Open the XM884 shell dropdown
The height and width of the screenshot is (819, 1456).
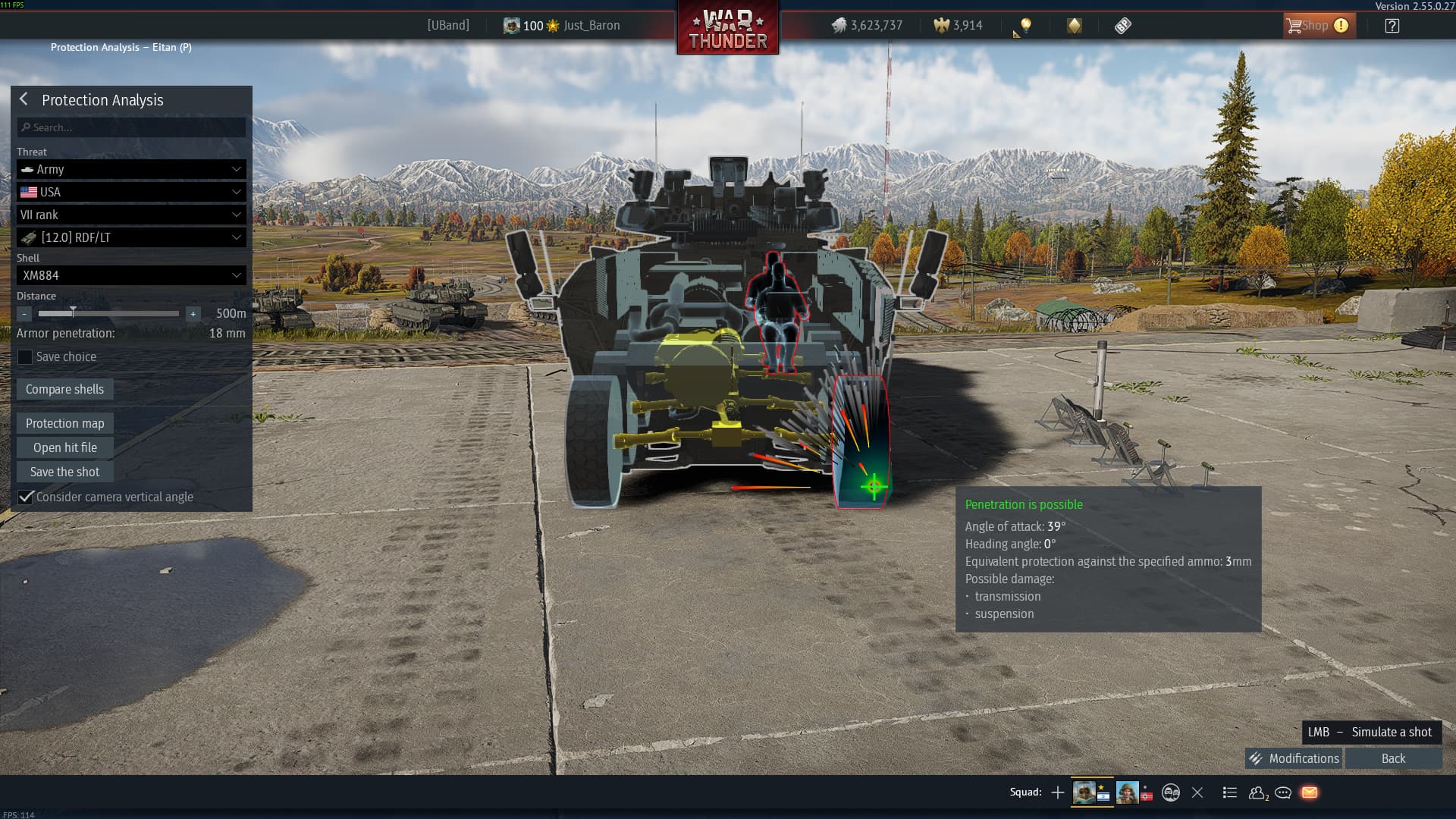click(131, 275)
